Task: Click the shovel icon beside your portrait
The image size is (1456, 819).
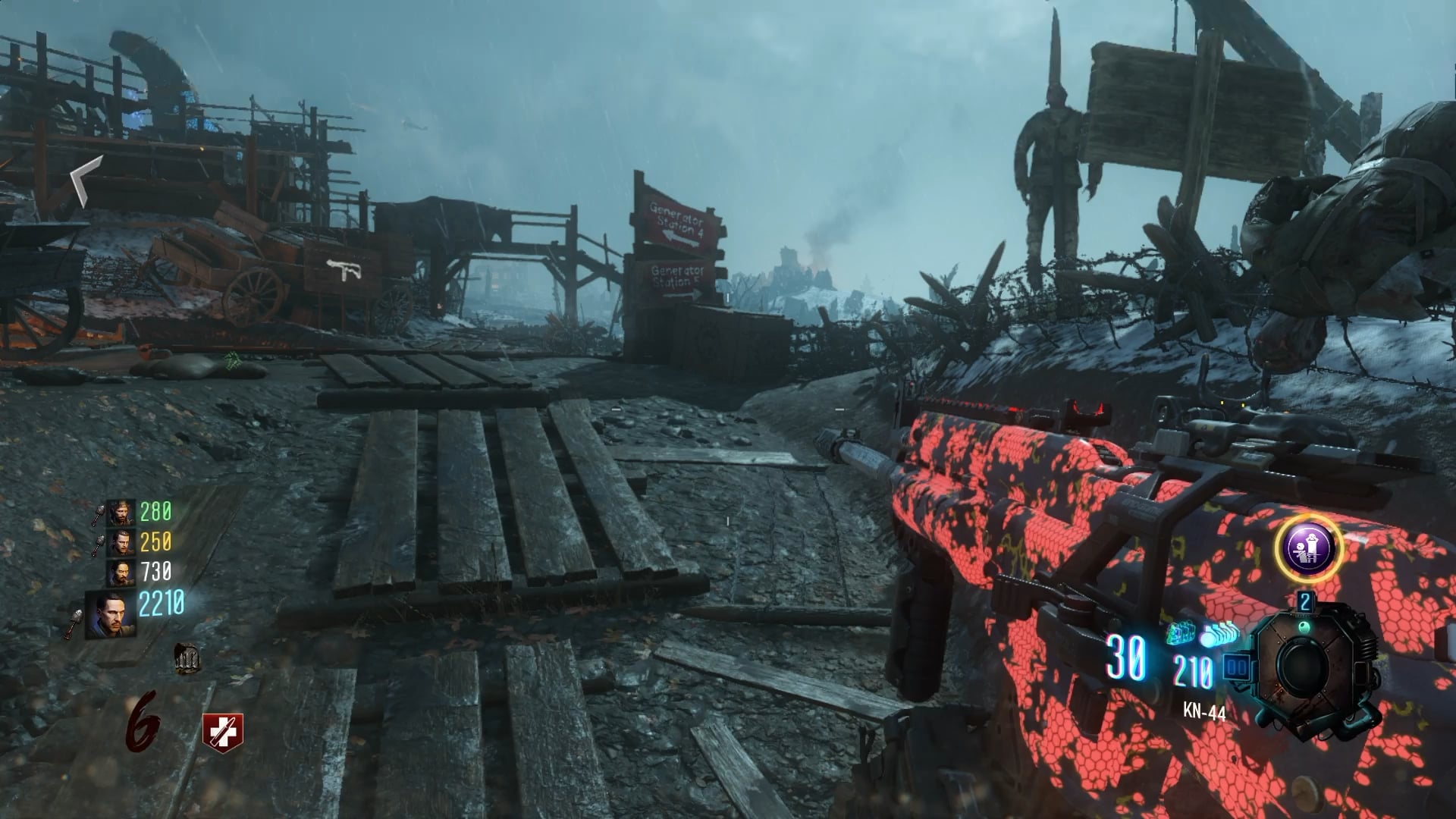Action: pos(73,623)
